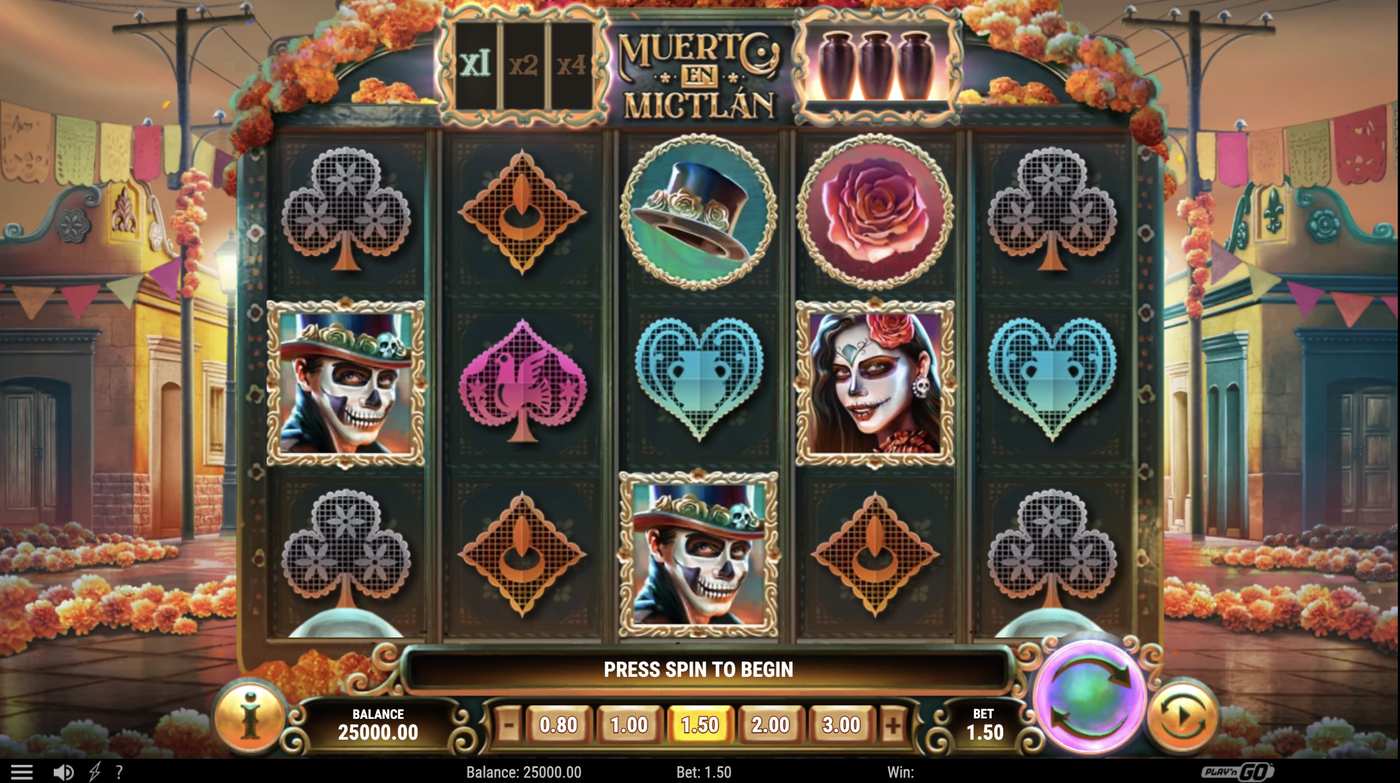
Task: Open the help question mark icon
Action: [119, 771]
